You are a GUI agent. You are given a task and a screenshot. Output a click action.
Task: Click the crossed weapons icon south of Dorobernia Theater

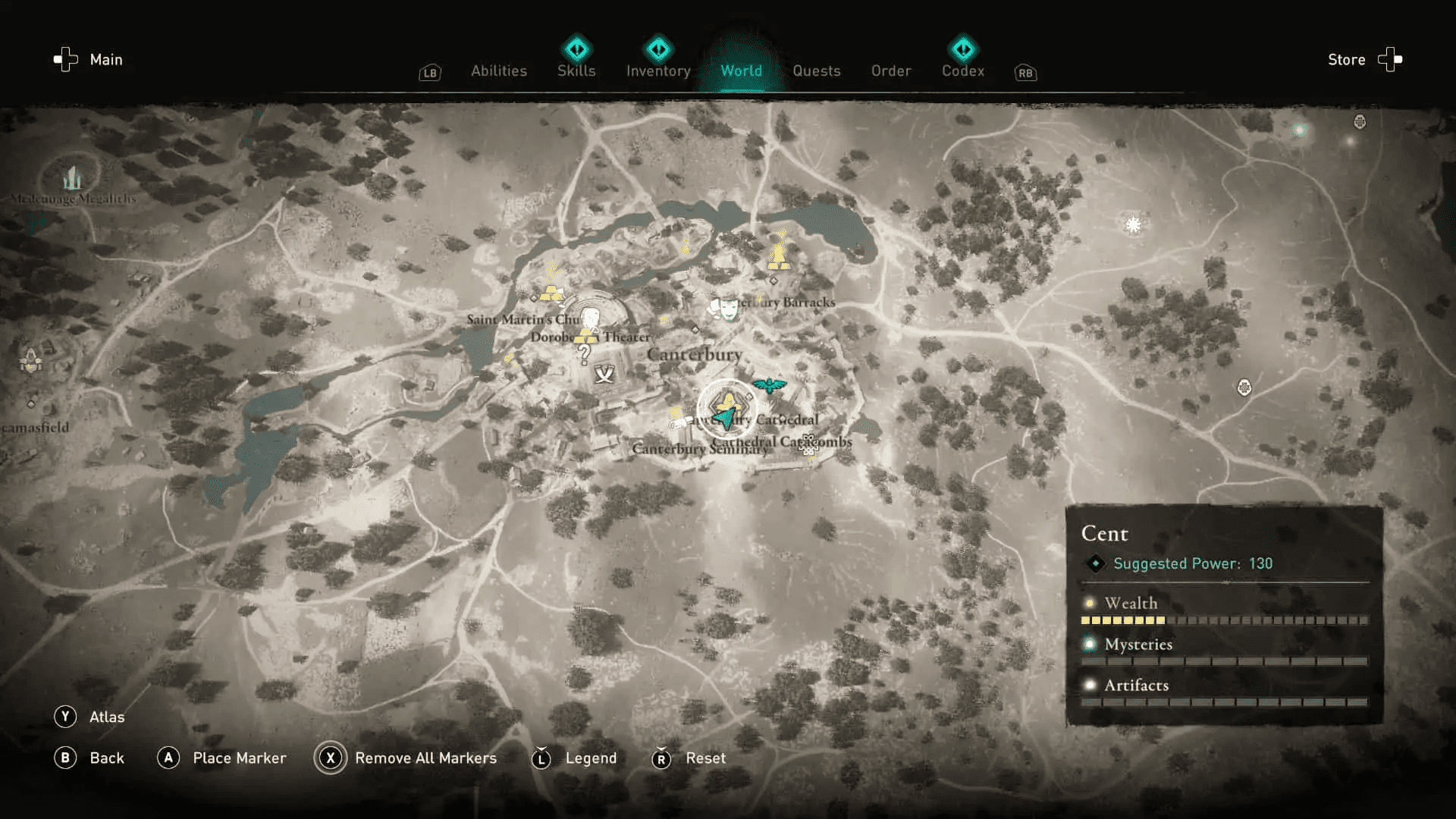coord(602,374)
